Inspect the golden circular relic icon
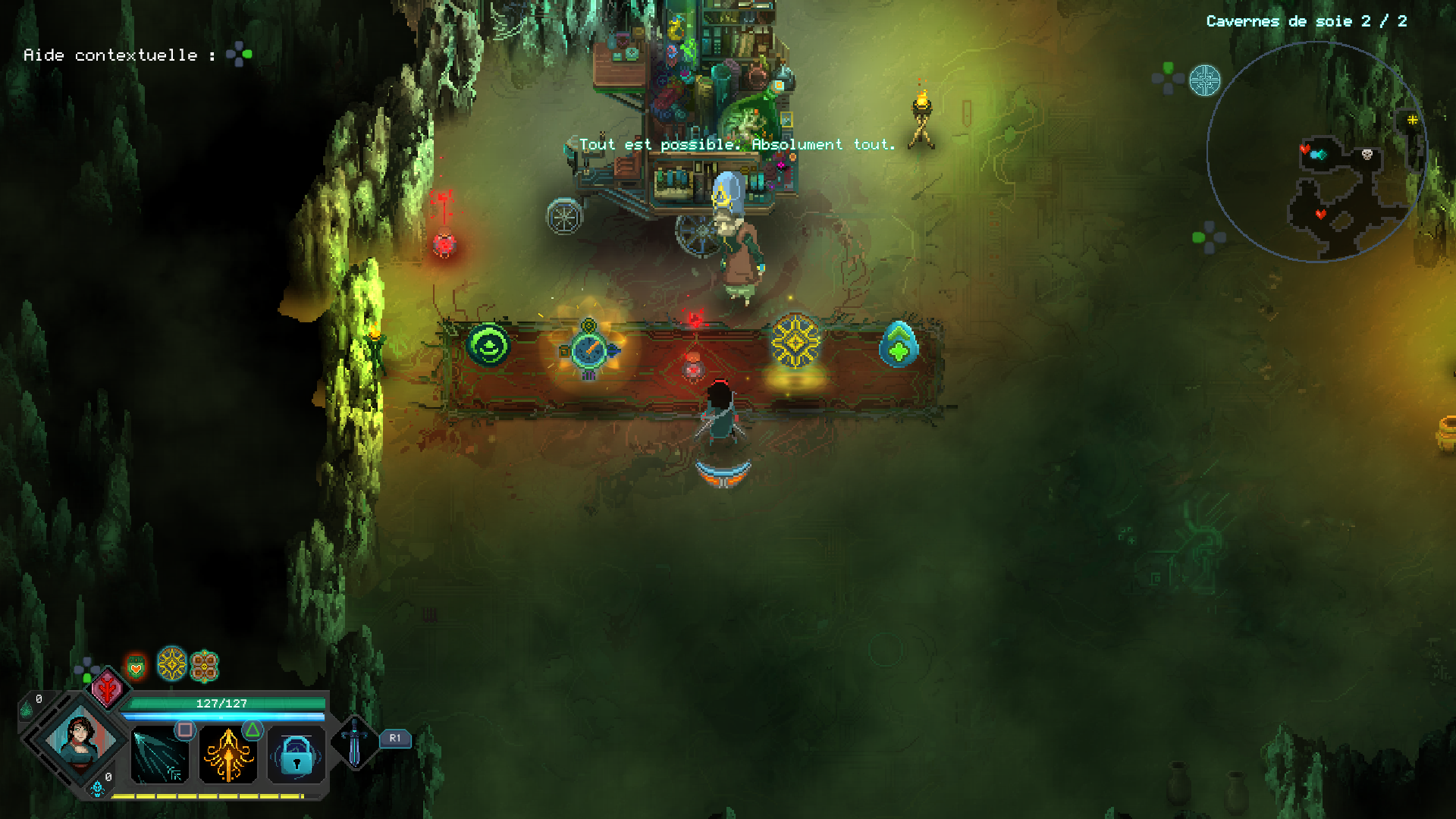 (x=172, y=664)
